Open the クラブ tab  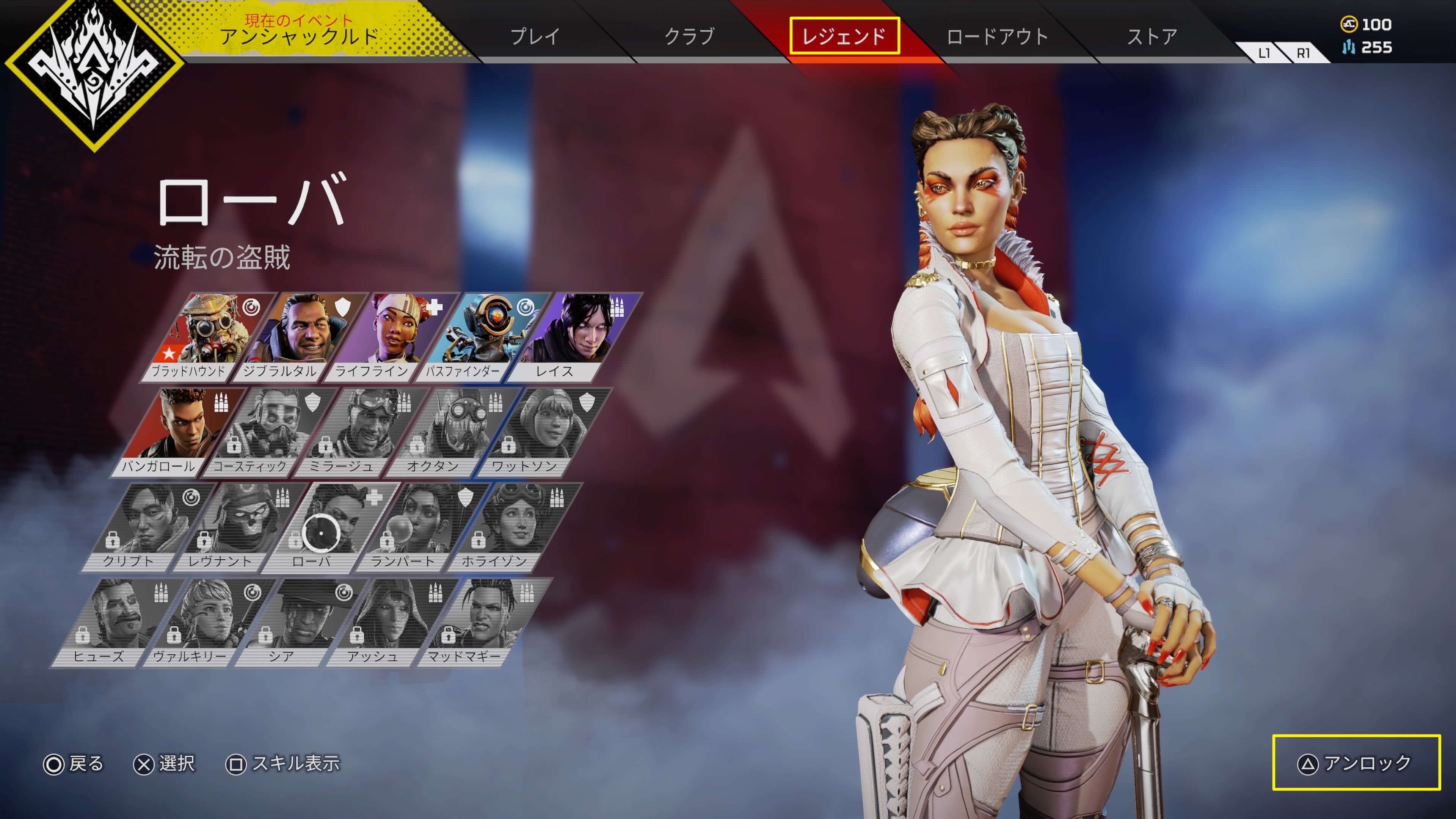coord(689,36)
